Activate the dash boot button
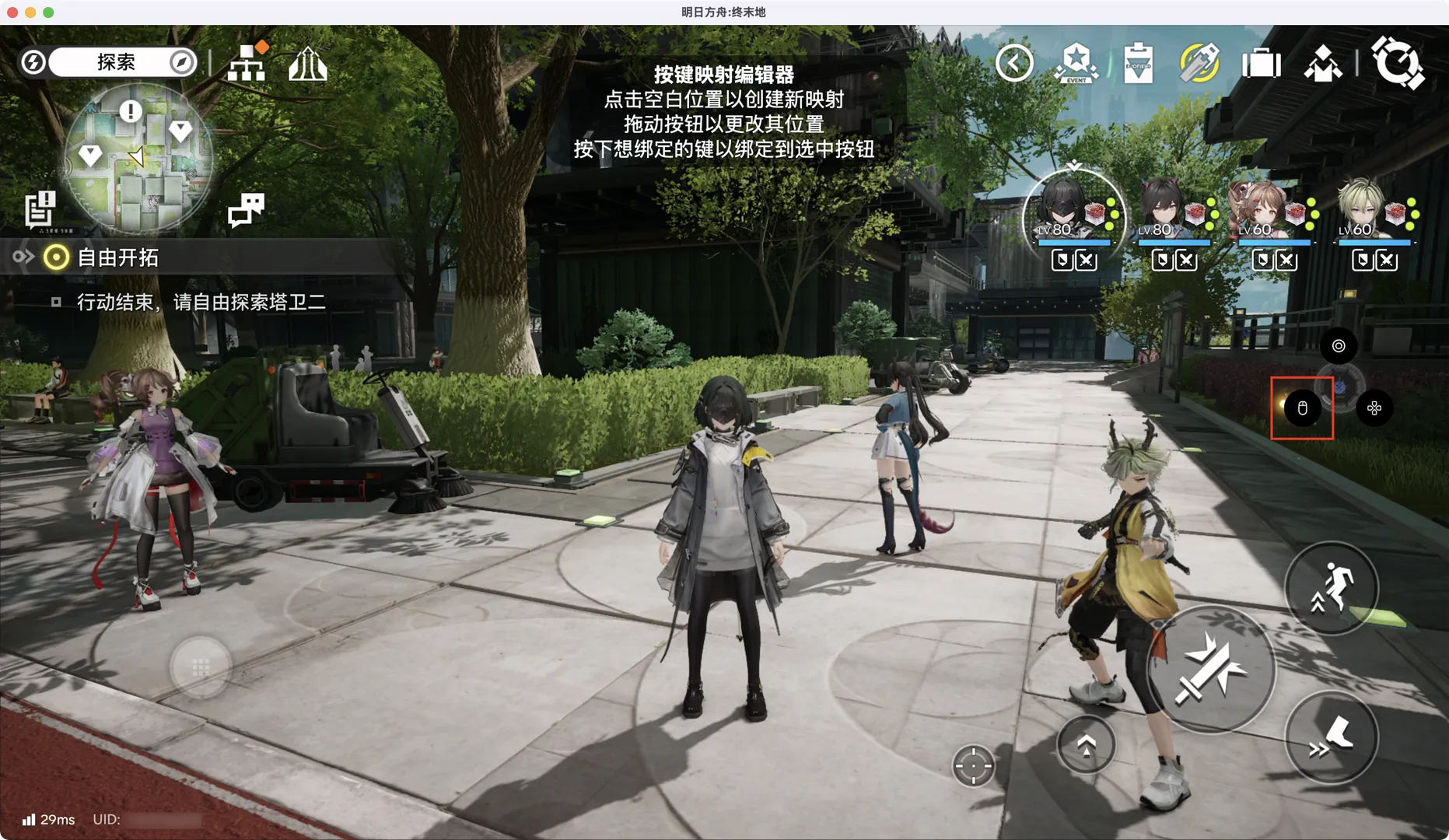The image size is (1449, 840). [1331, 737]
